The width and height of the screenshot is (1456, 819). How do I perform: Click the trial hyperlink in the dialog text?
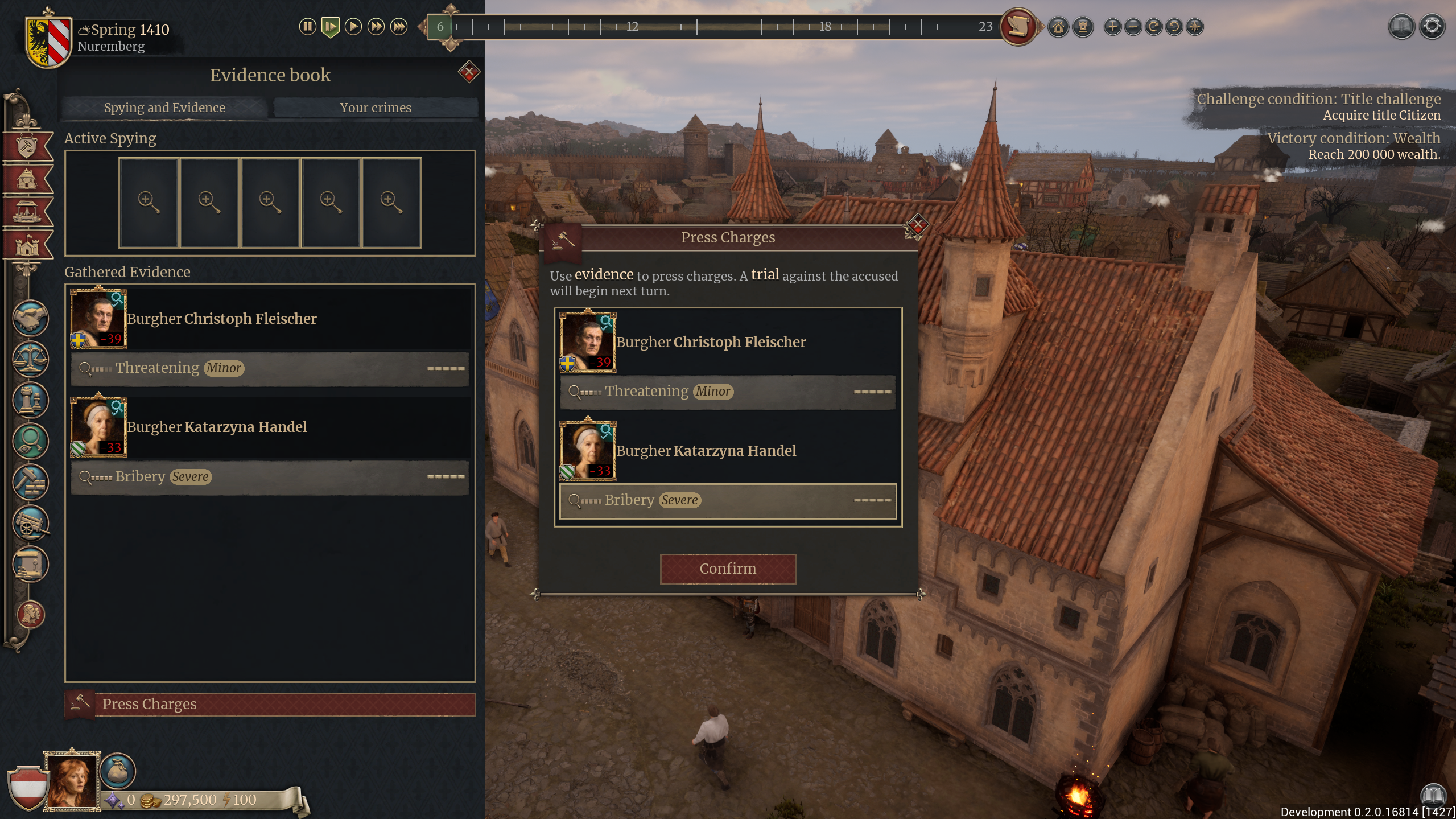point(766,275)
